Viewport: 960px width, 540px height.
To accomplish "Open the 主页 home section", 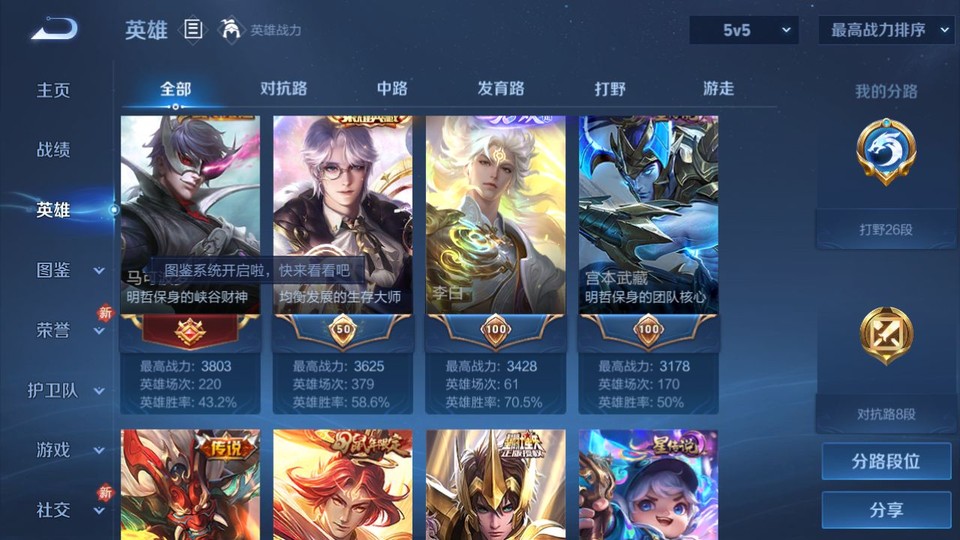I will 54,90.
